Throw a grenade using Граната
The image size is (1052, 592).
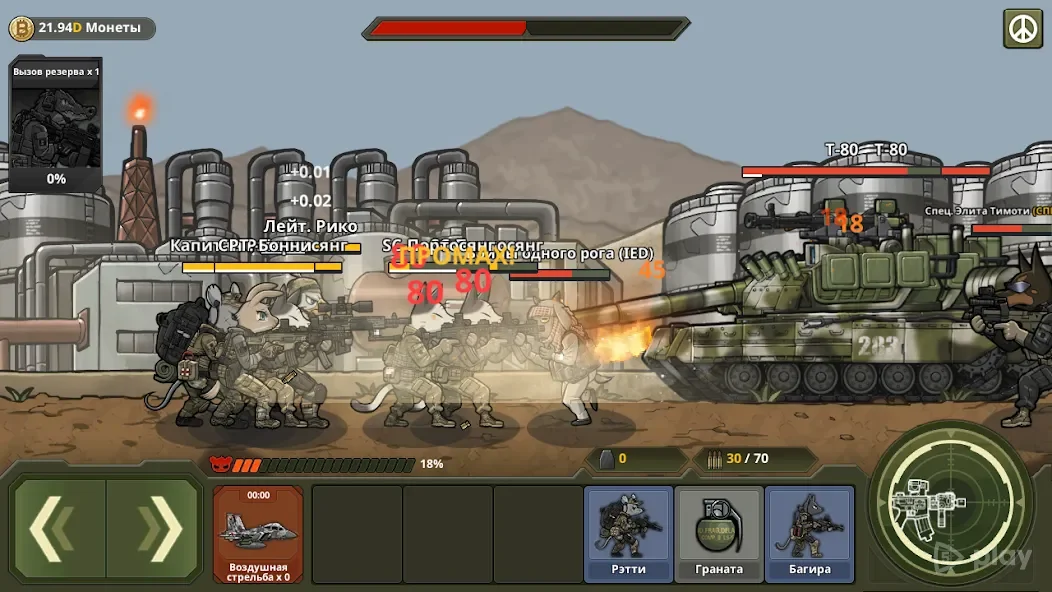[x=719, y=534]
